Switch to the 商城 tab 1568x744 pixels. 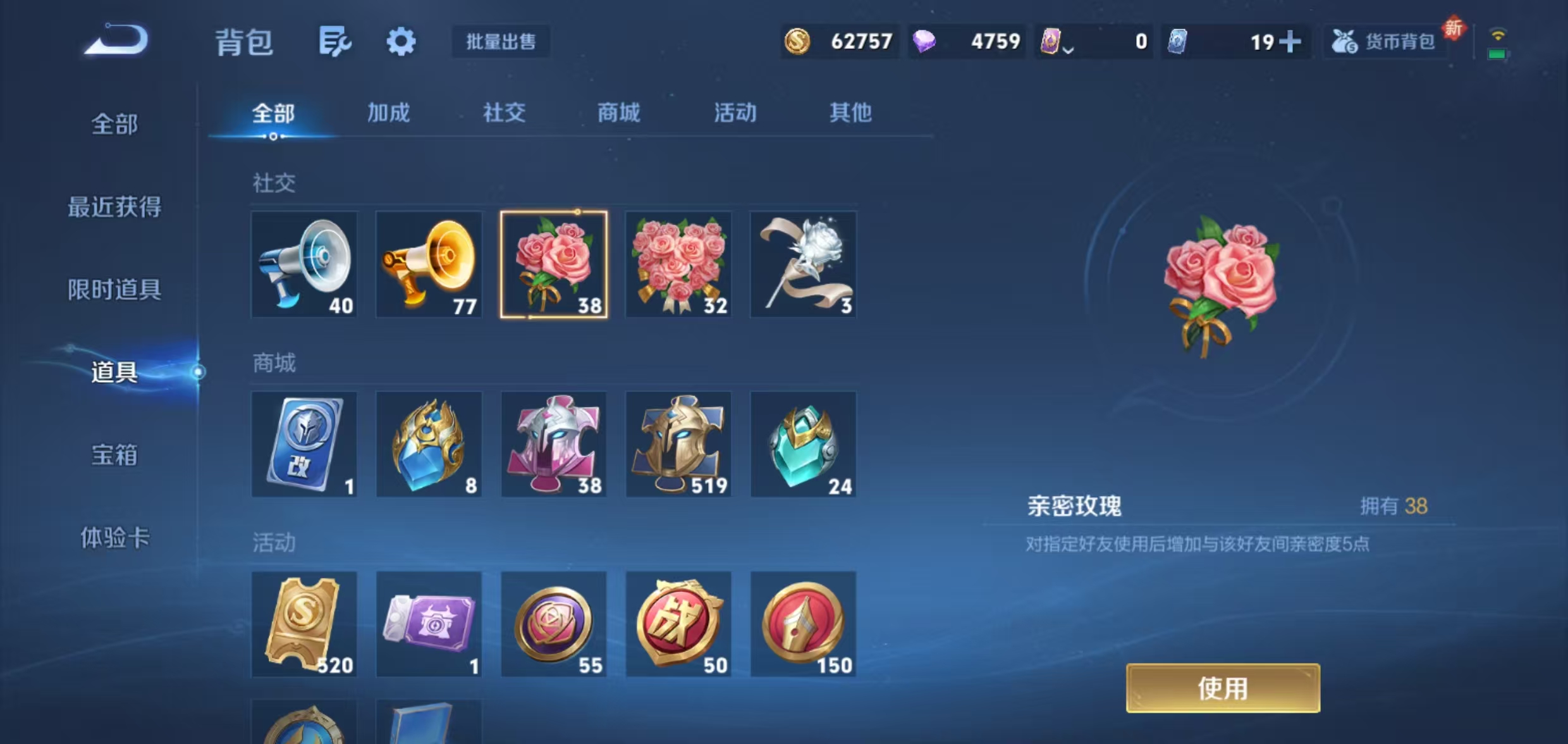618,114
